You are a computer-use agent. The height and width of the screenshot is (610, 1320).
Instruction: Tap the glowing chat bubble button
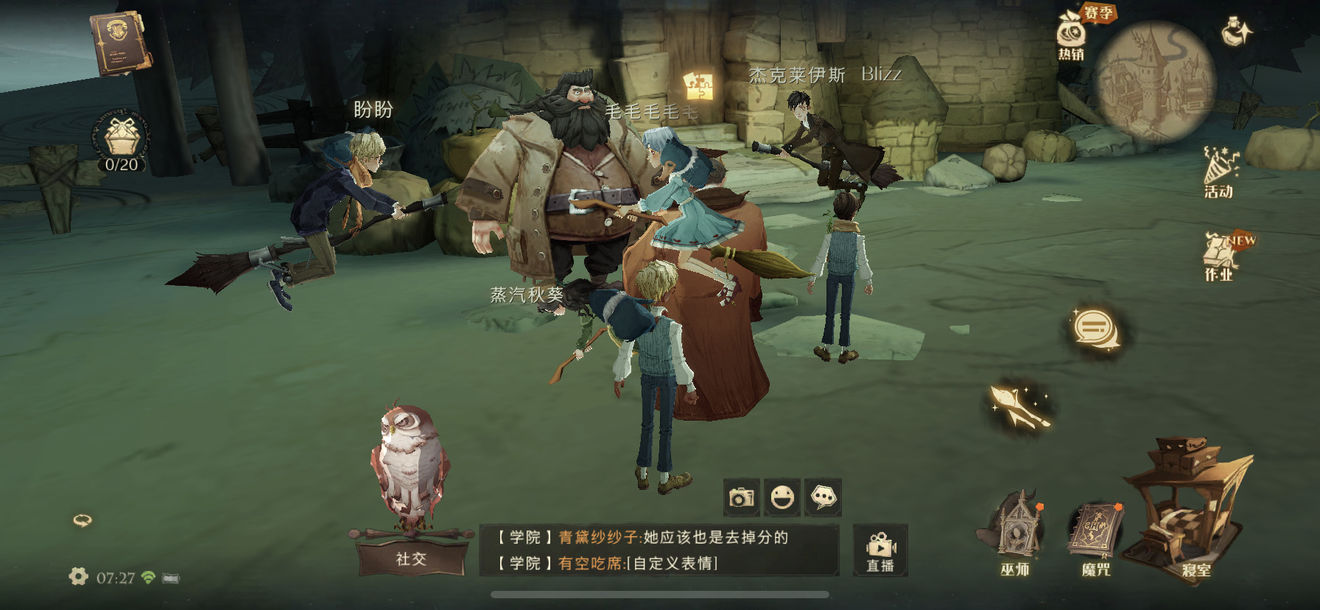[x=1089, y=326]
